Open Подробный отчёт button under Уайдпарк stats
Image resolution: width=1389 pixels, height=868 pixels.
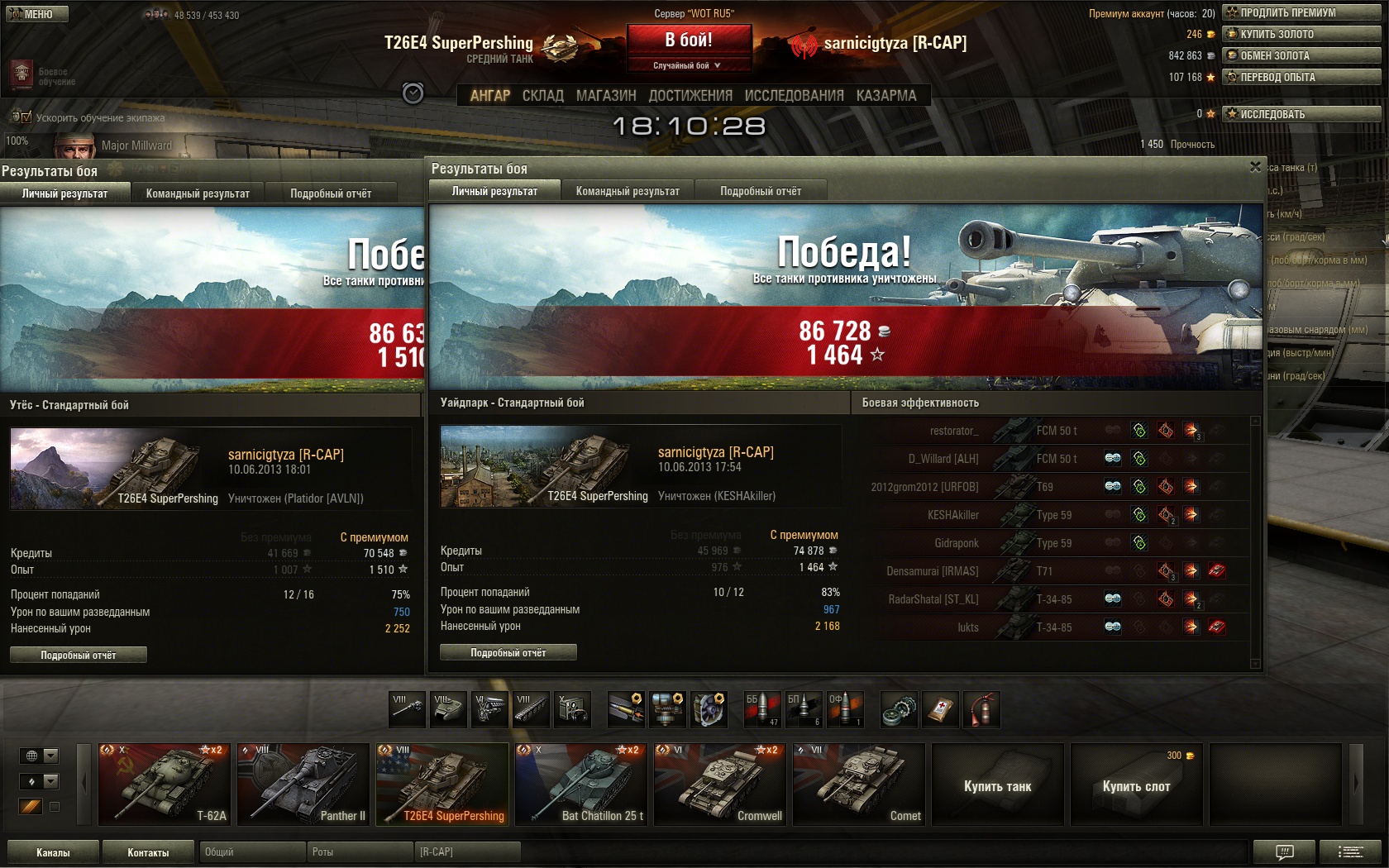(508, 653)
